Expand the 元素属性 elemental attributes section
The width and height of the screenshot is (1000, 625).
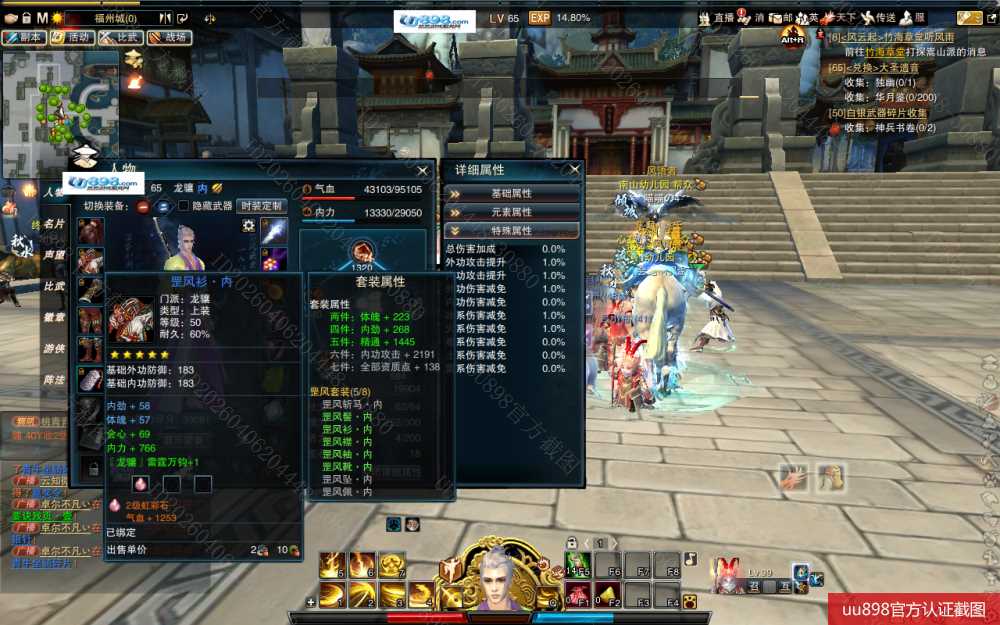coord(511,212)
